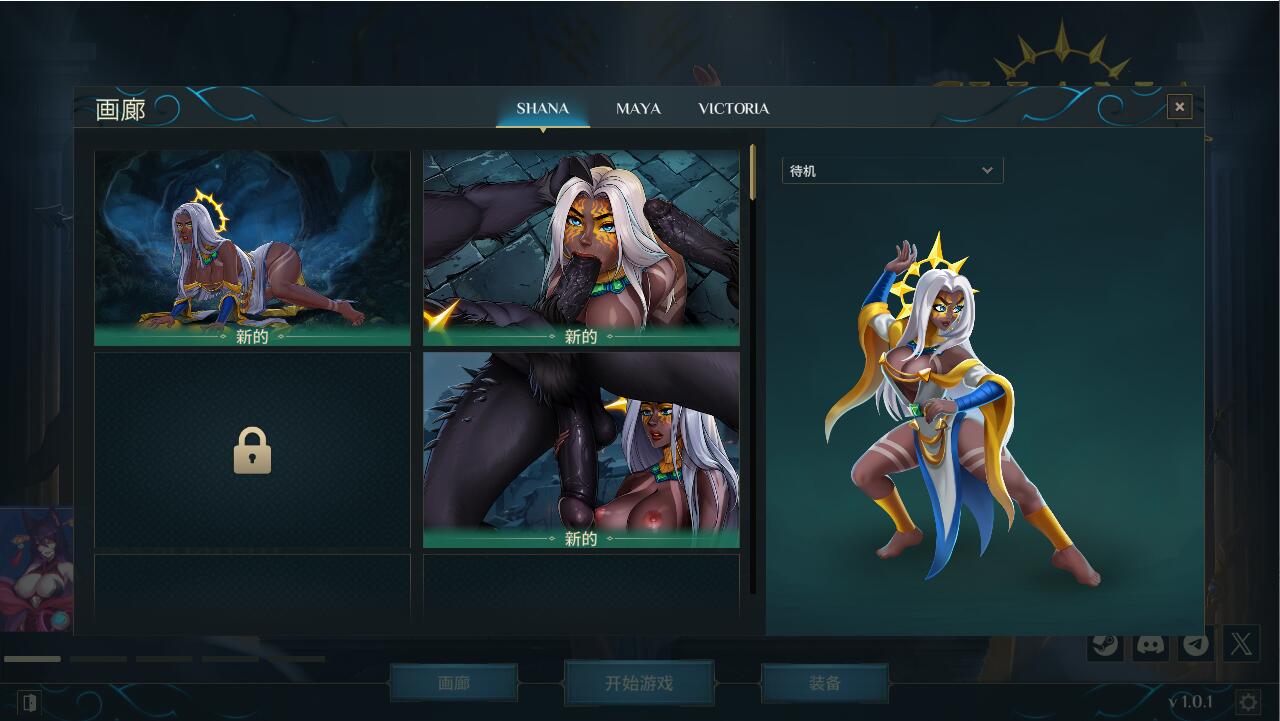The width and height of the screenshot is (1280, 721).
Task: Open the X social link icon
Action: pos(1241,643)
